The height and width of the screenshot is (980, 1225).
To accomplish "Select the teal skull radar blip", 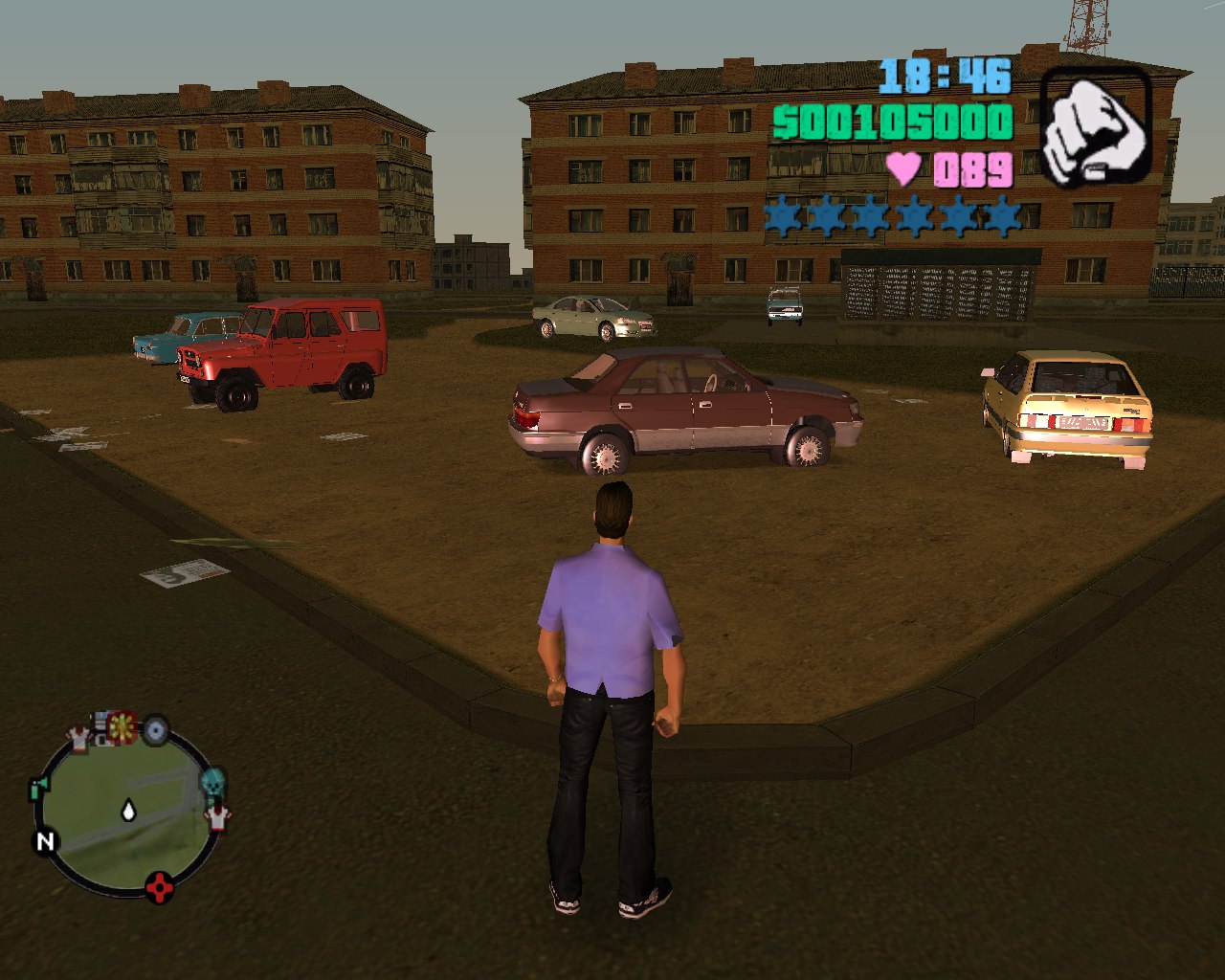I will [212, 782].
